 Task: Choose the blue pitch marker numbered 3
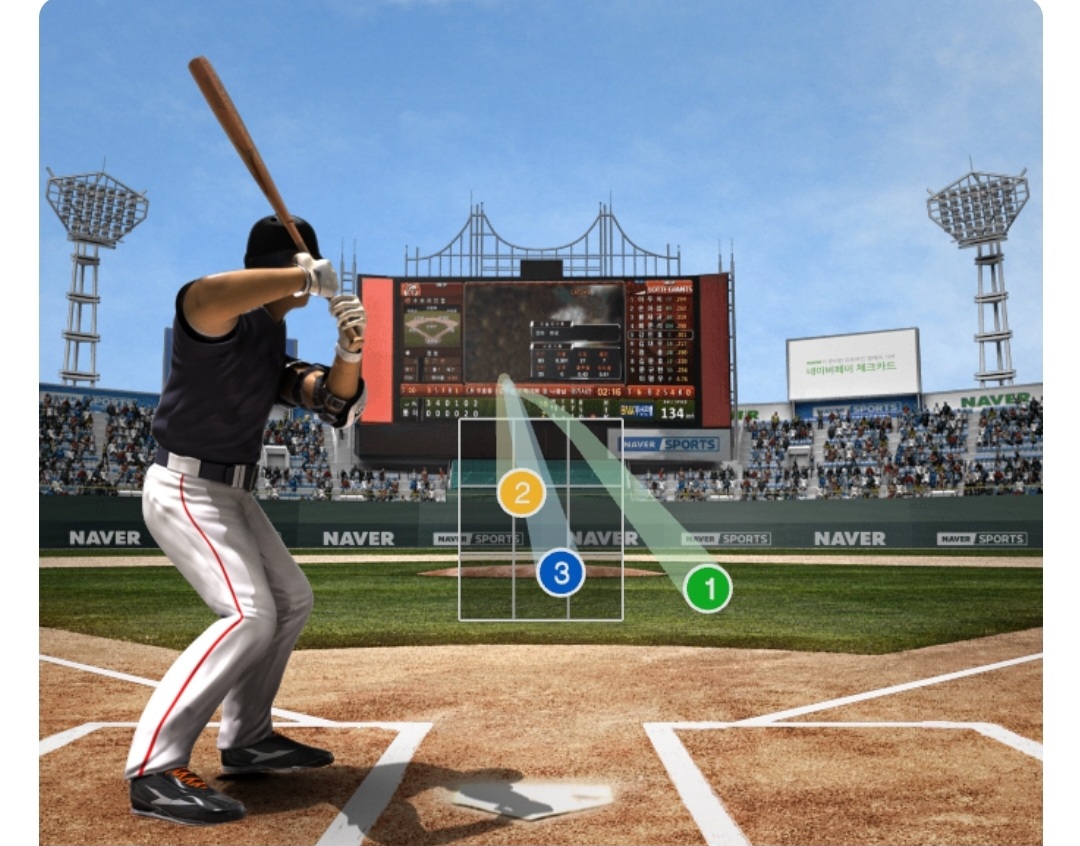(561, 574)
